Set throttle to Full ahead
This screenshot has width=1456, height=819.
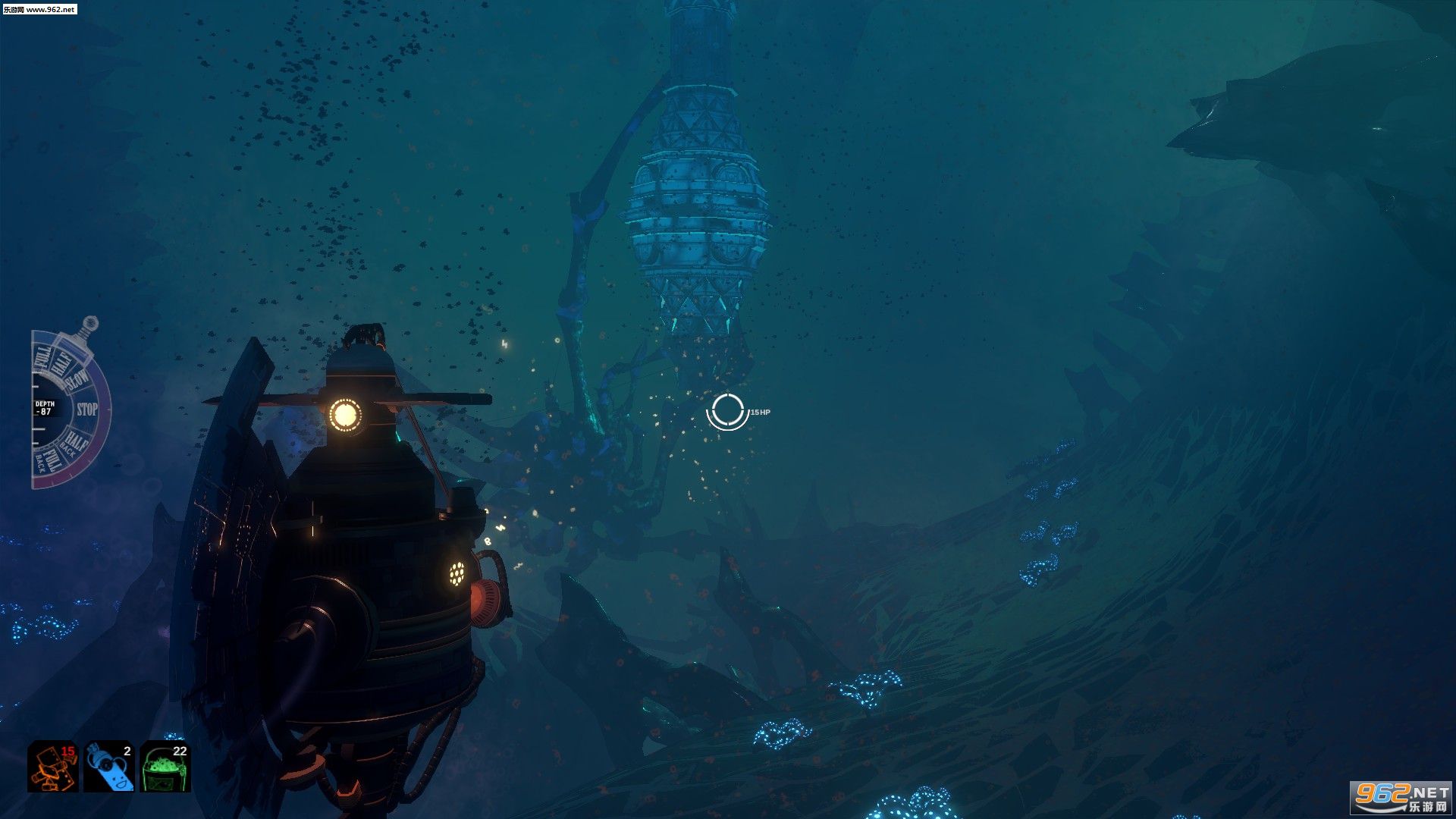(42, 356)
